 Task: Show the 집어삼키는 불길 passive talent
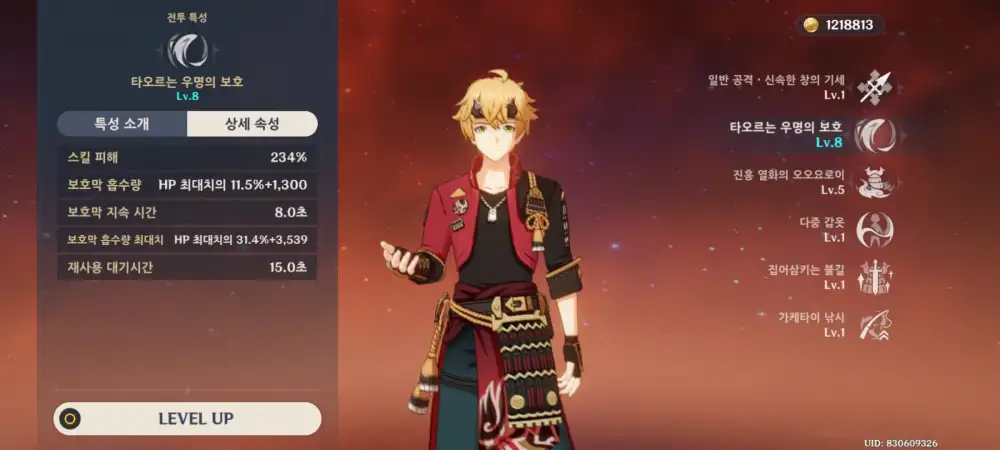click(874, 278)
